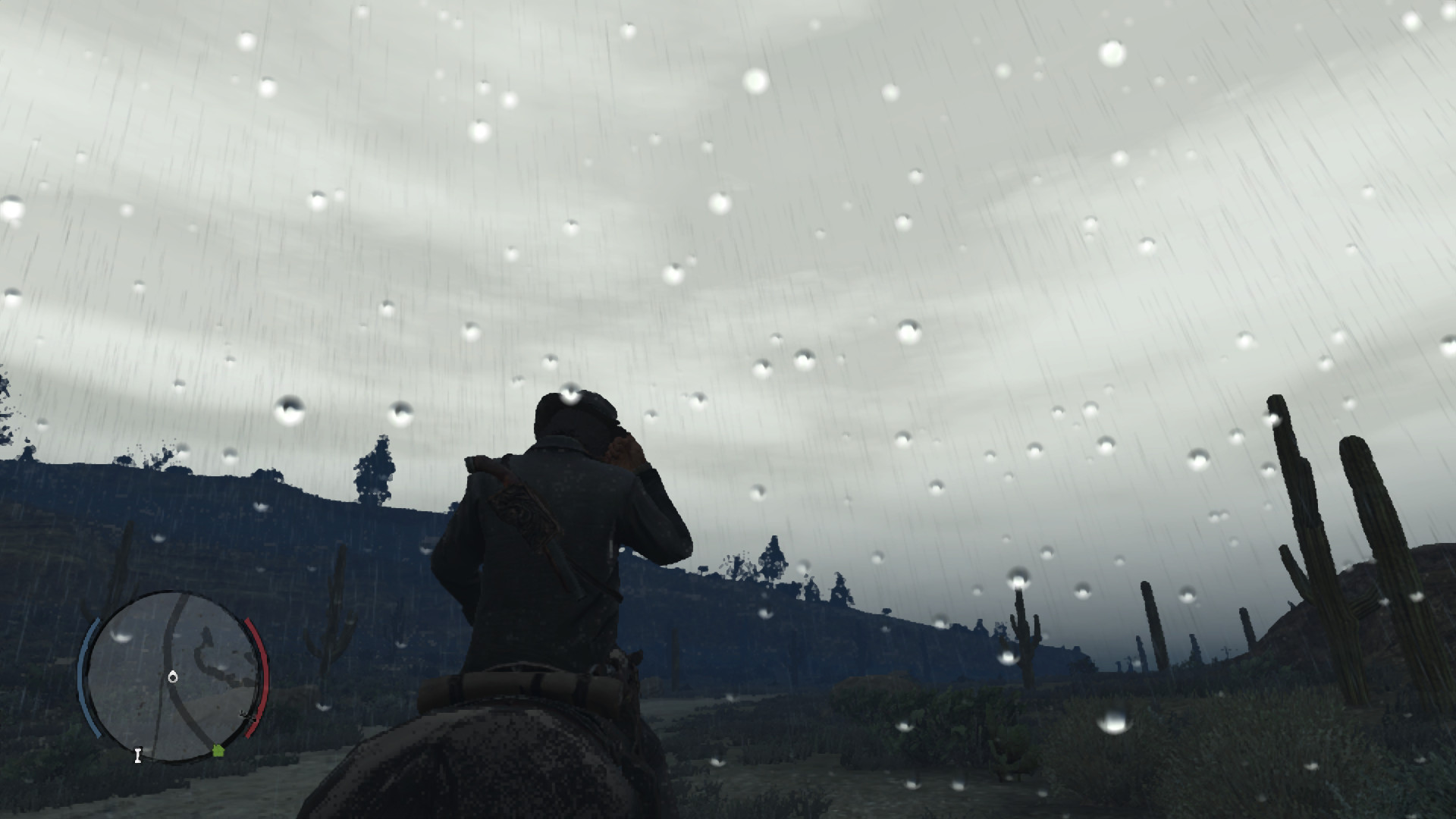The image size is (1456, 819).
Task: Toggle the minimap by clicking its circle
Action: click(174, 682)
